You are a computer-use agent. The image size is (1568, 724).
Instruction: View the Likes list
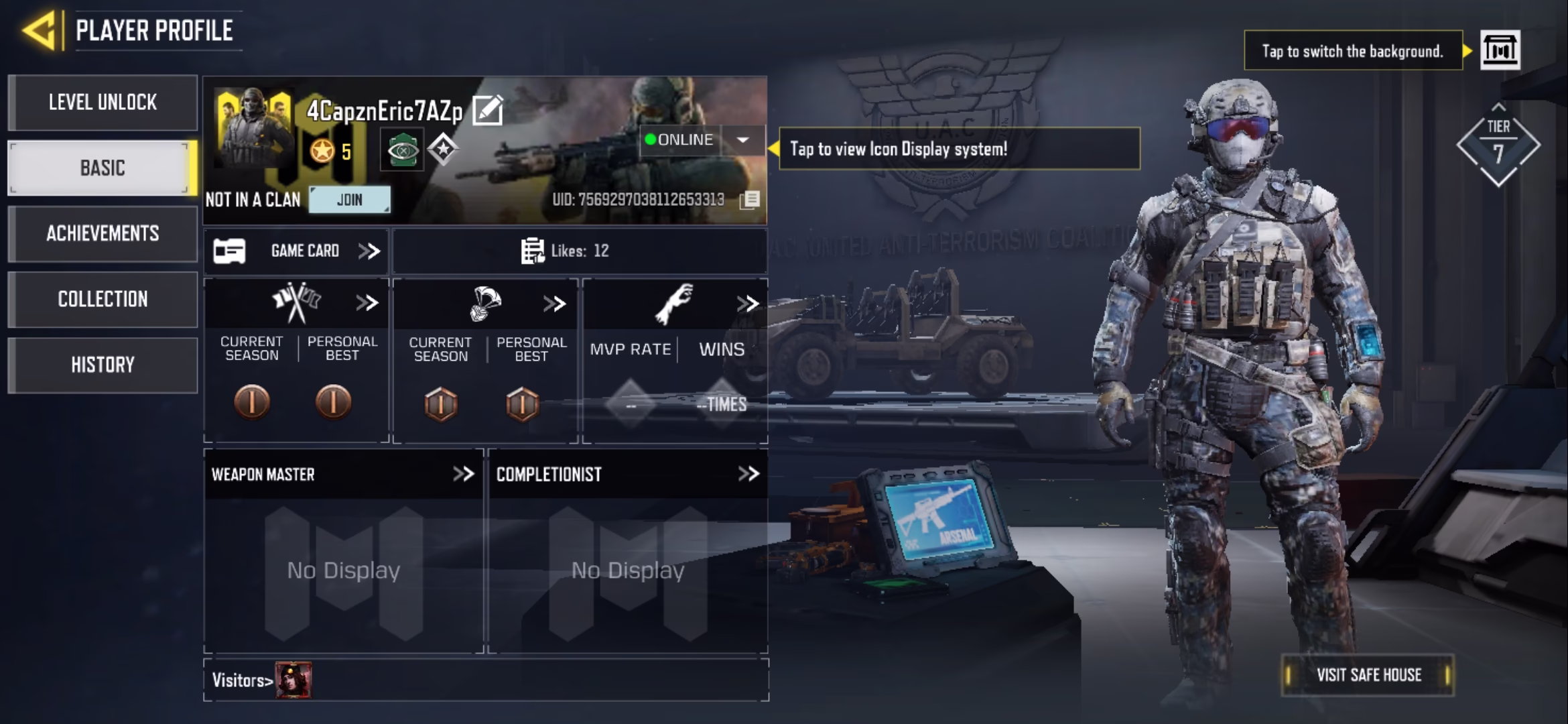click(565, 251)
